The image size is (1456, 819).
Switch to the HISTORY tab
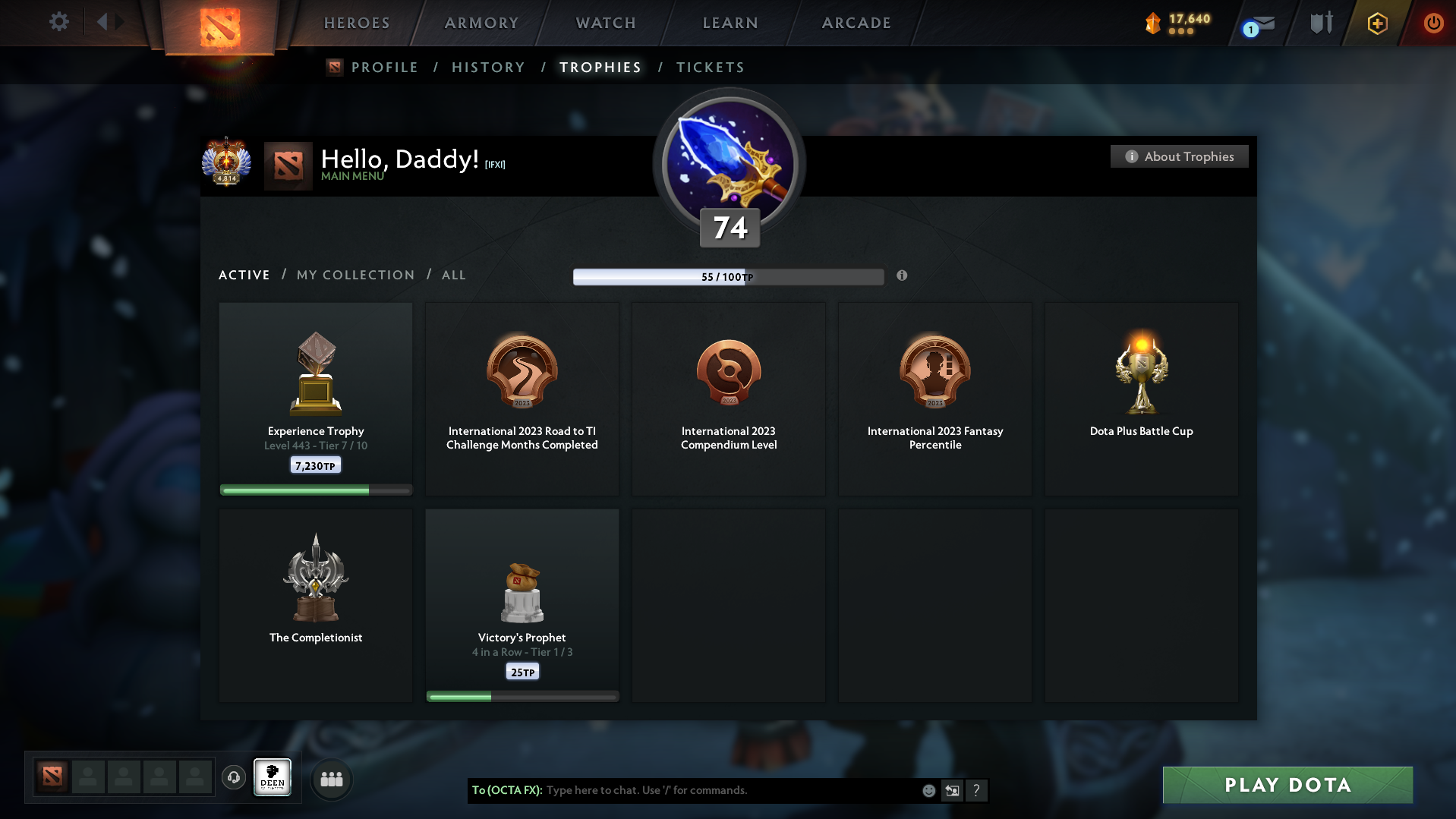pos(487,68)
